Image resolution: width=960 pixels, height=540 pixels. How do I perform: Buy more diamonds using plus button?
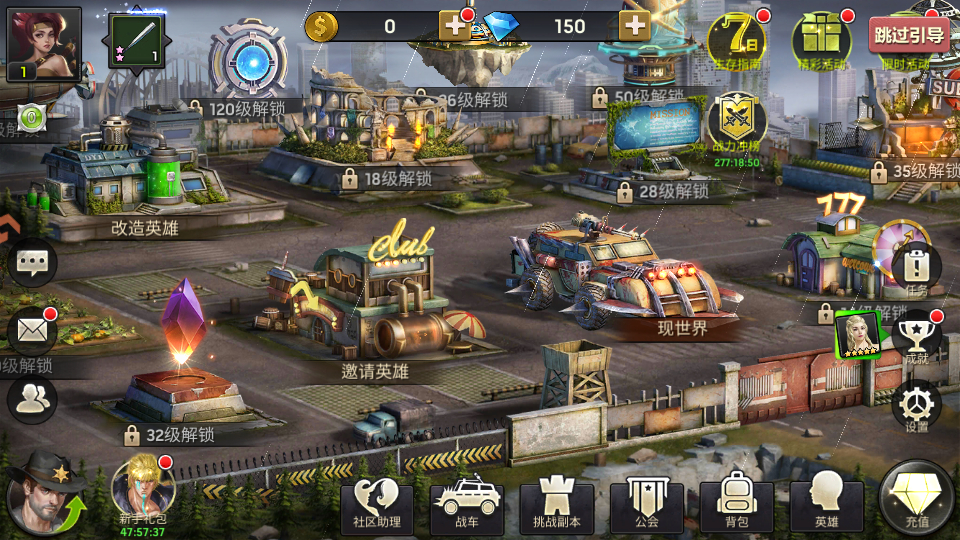click(635, 26)
